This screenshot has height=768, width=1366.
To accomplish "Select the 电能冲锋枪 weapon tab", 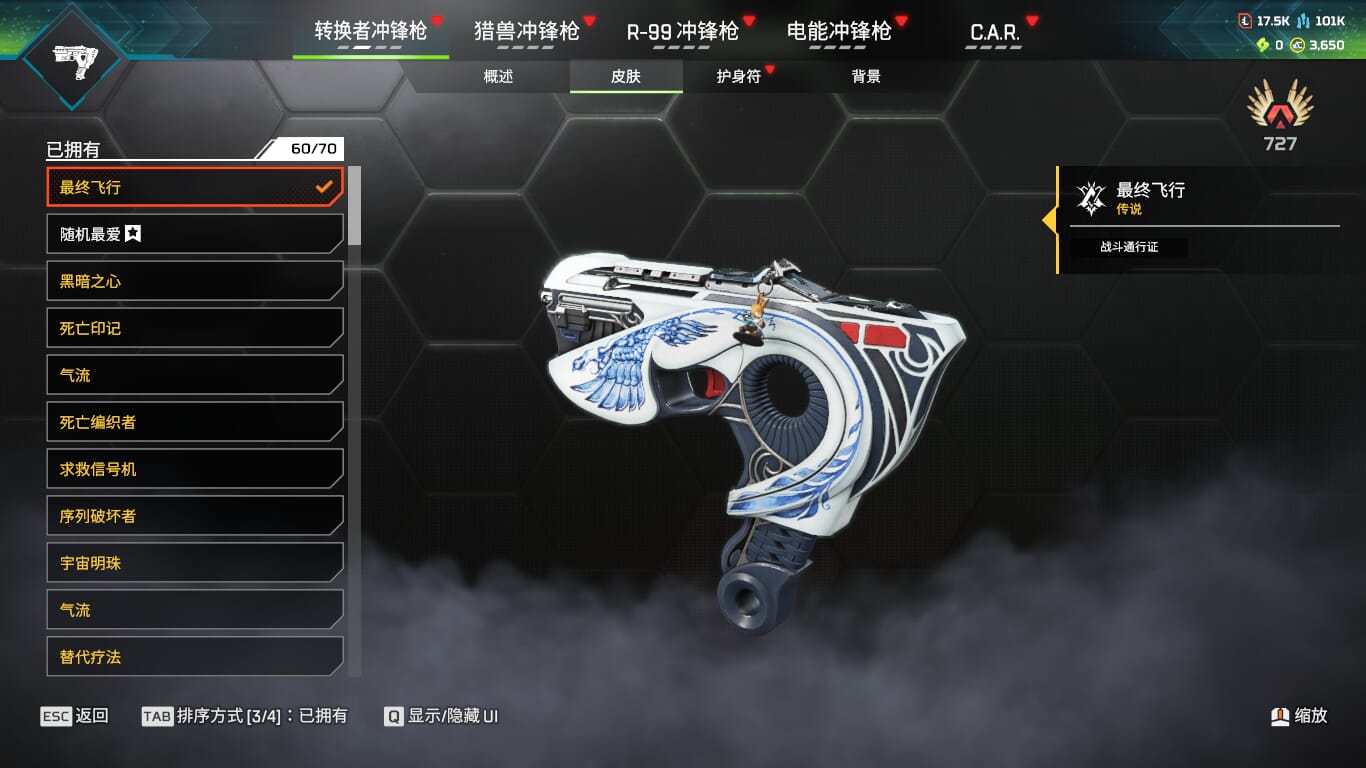I will pyautogui.click(x=839, y=31).
